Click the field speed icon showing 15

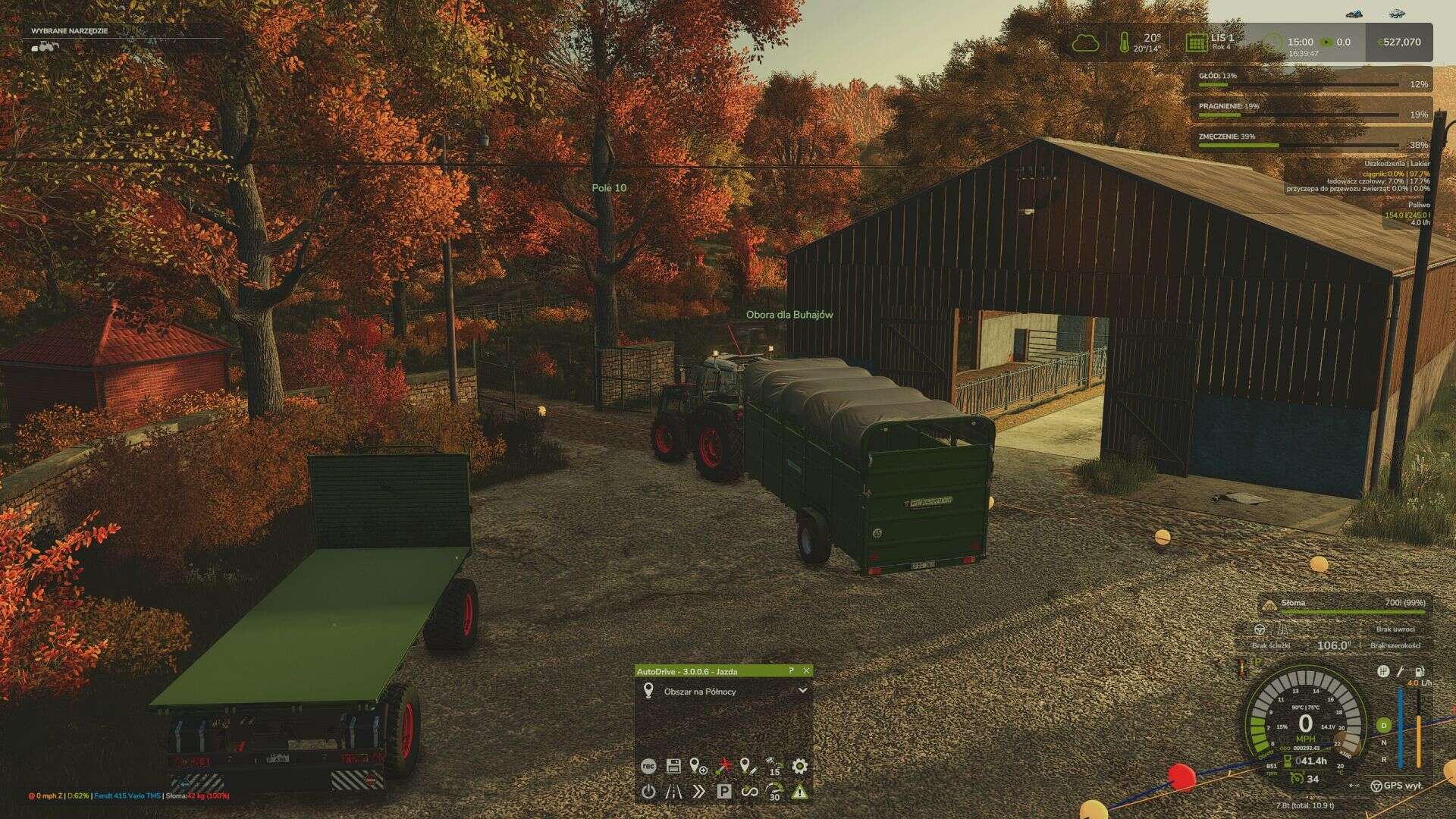(x=773, y=766)
